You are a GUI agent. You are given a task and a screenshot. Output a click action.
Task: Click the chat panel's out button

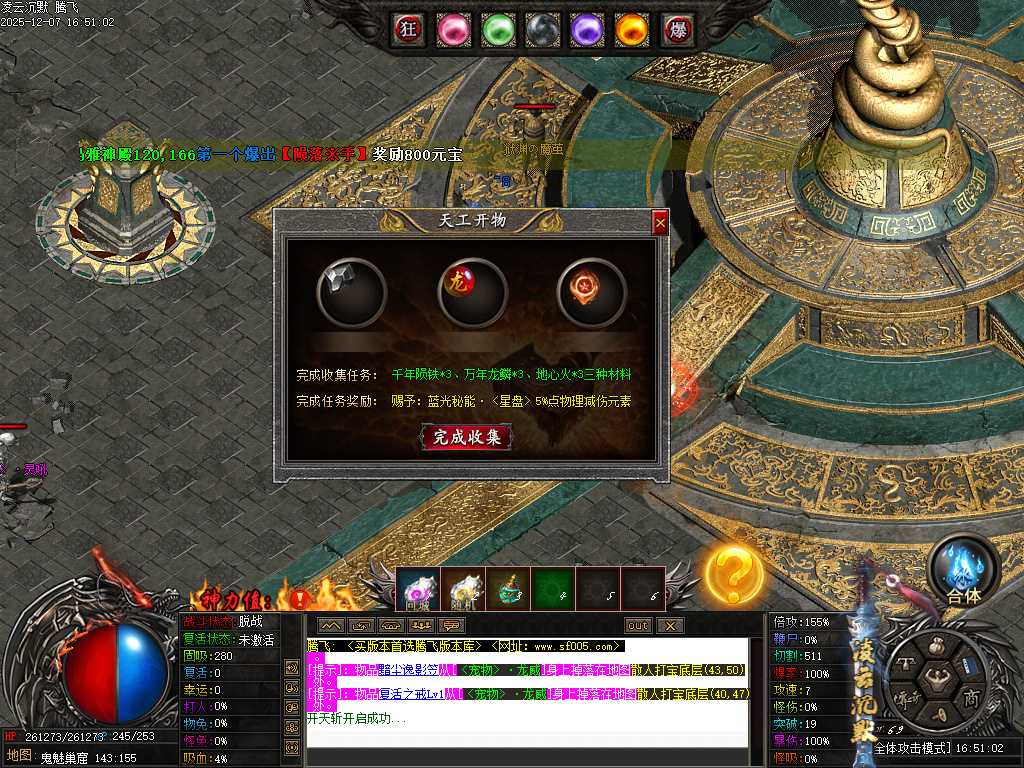coord(637,626)
